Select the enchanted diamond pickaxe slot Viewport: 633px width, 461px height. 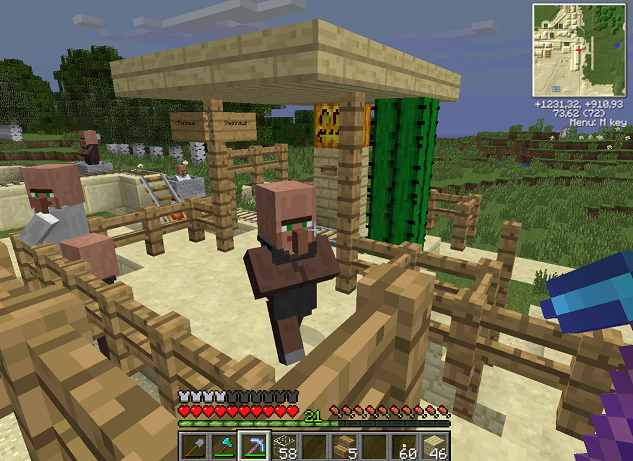pyautogui.click(x=254, y=446)
